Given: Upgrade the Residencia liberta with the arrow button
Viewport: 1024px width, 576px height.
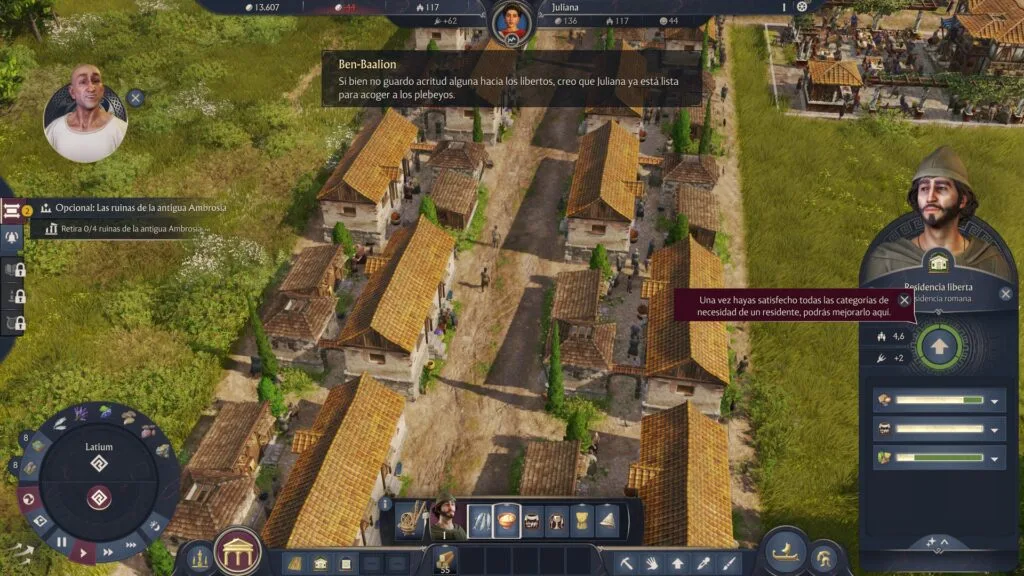Looking at the screenshot, I should coord(938,346).
